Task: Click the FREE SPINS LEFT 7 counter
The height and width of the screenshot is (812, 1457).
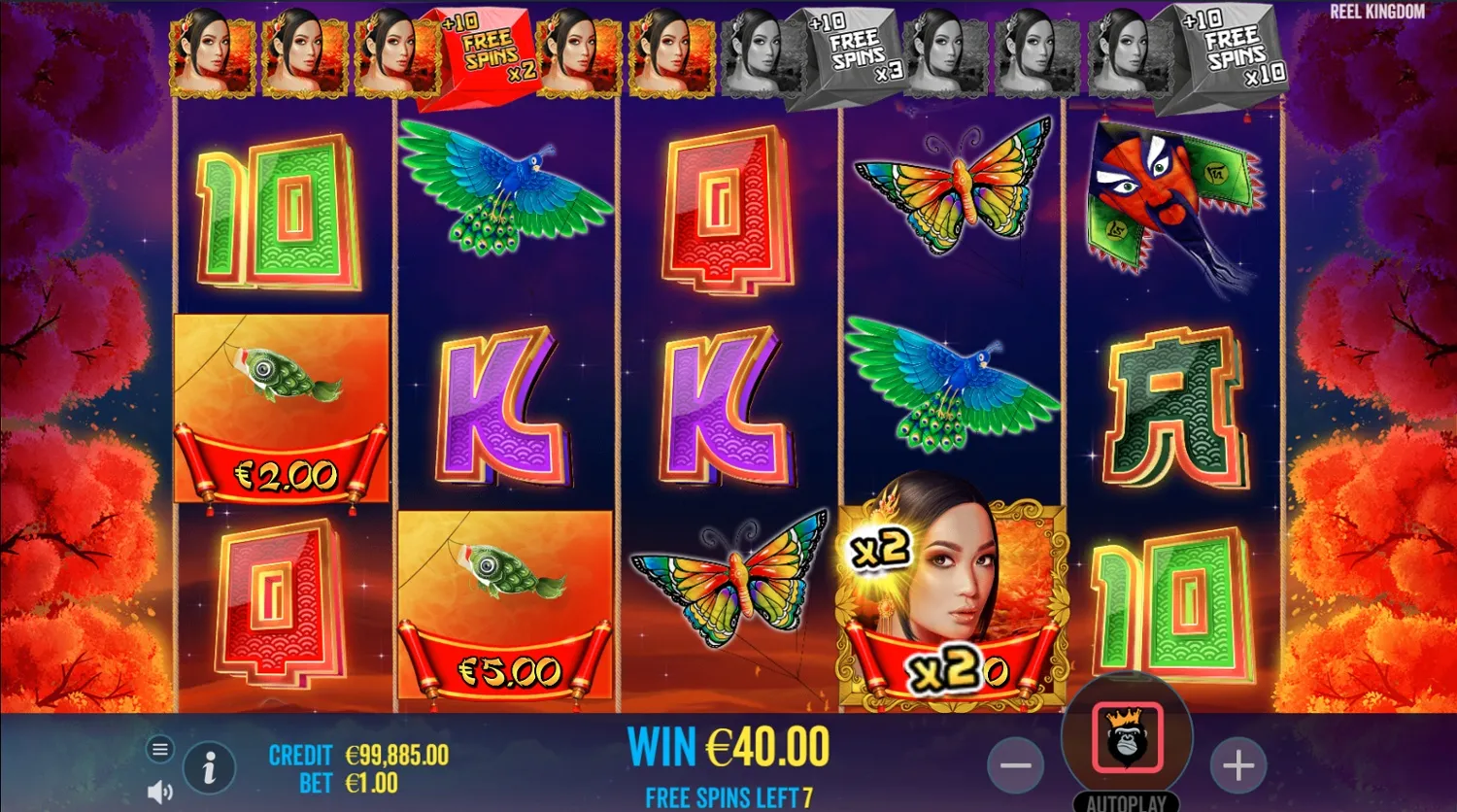Action: [x=727, y=797]
